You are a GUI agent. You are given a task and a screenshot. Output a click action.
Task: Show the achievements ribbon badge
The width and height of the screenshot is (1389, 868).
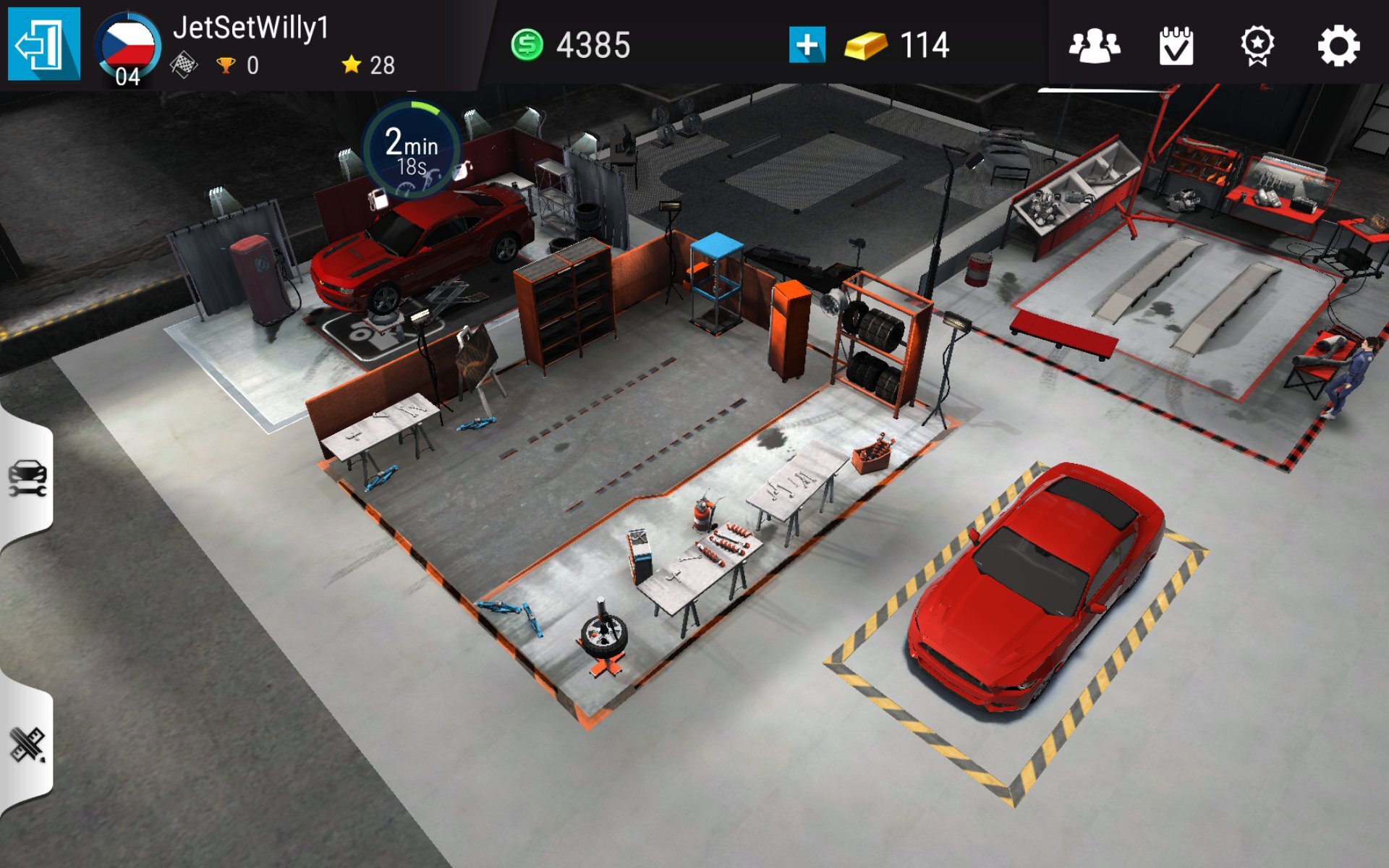1257,46
